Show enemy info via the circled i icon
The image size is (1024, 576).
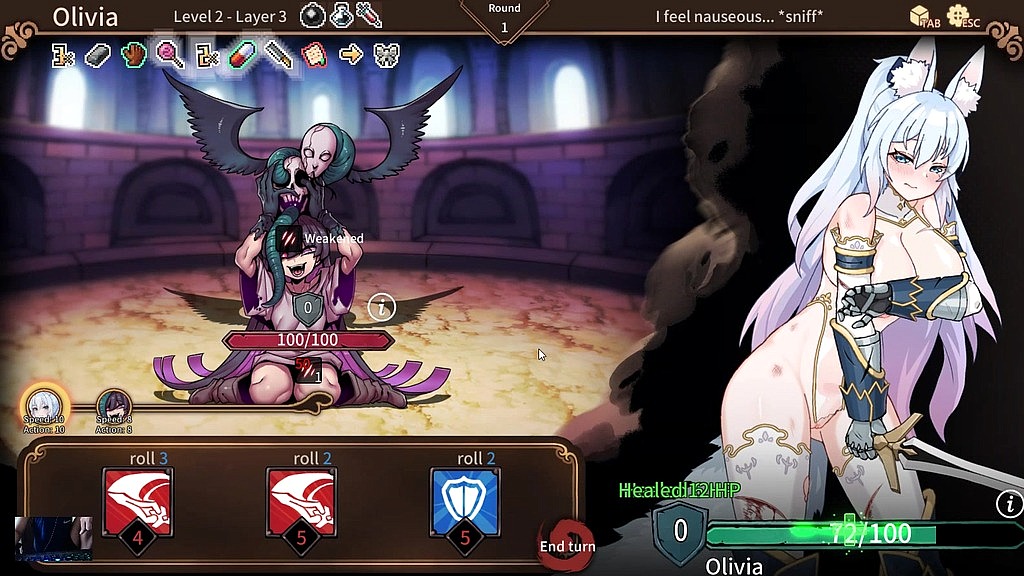pyautogui.click(x=381, y=307)
